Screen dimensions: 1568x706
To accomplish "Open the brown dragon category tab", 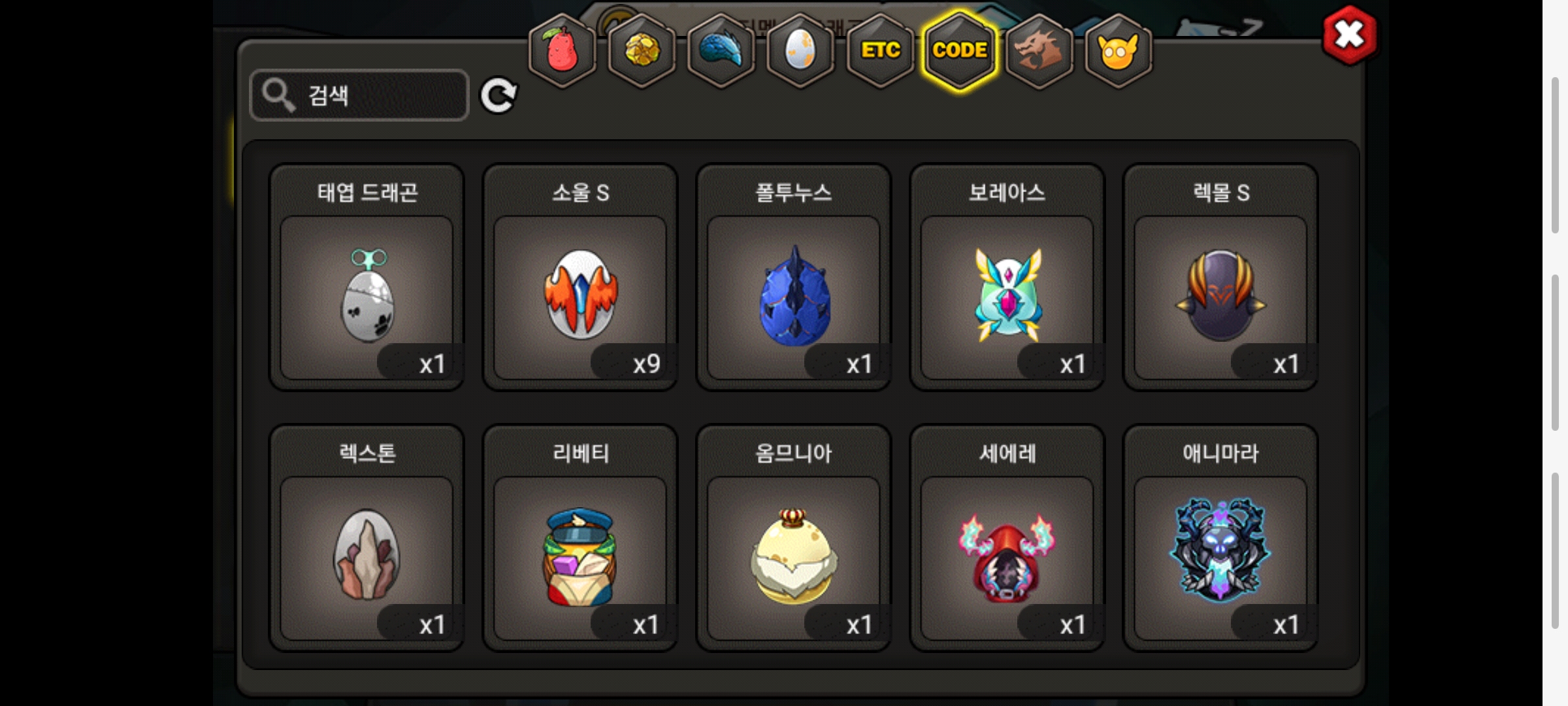I will (x=1039, y=50).
